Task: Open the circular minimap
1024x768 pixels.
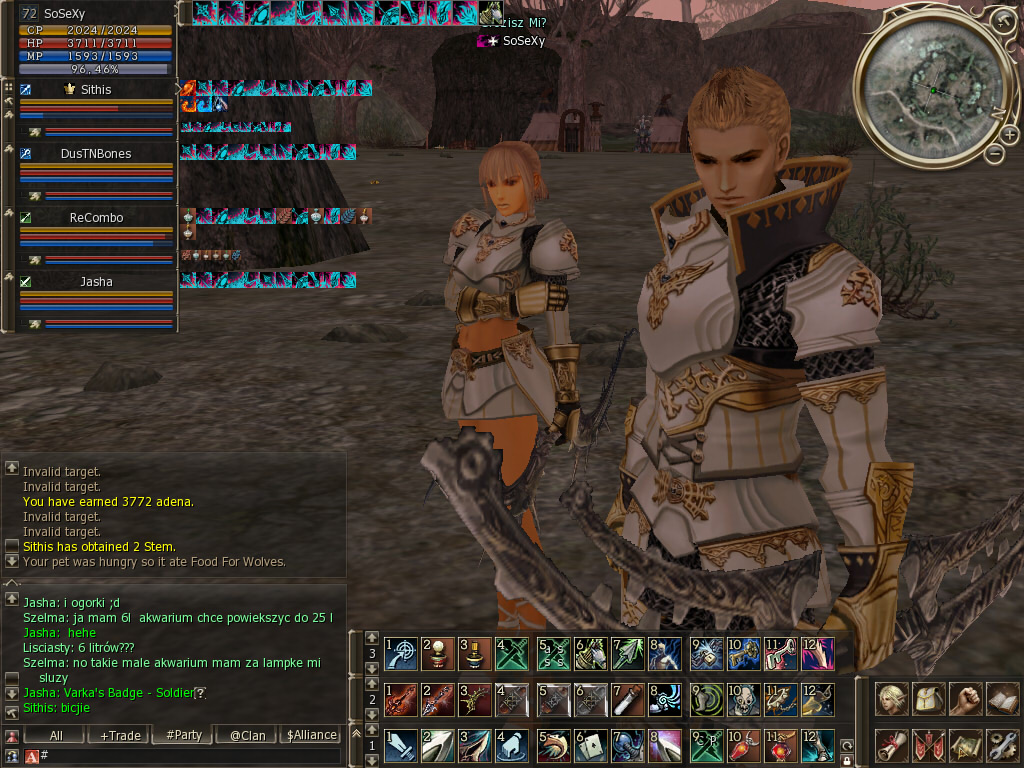Action: click(x=932, y=91)
